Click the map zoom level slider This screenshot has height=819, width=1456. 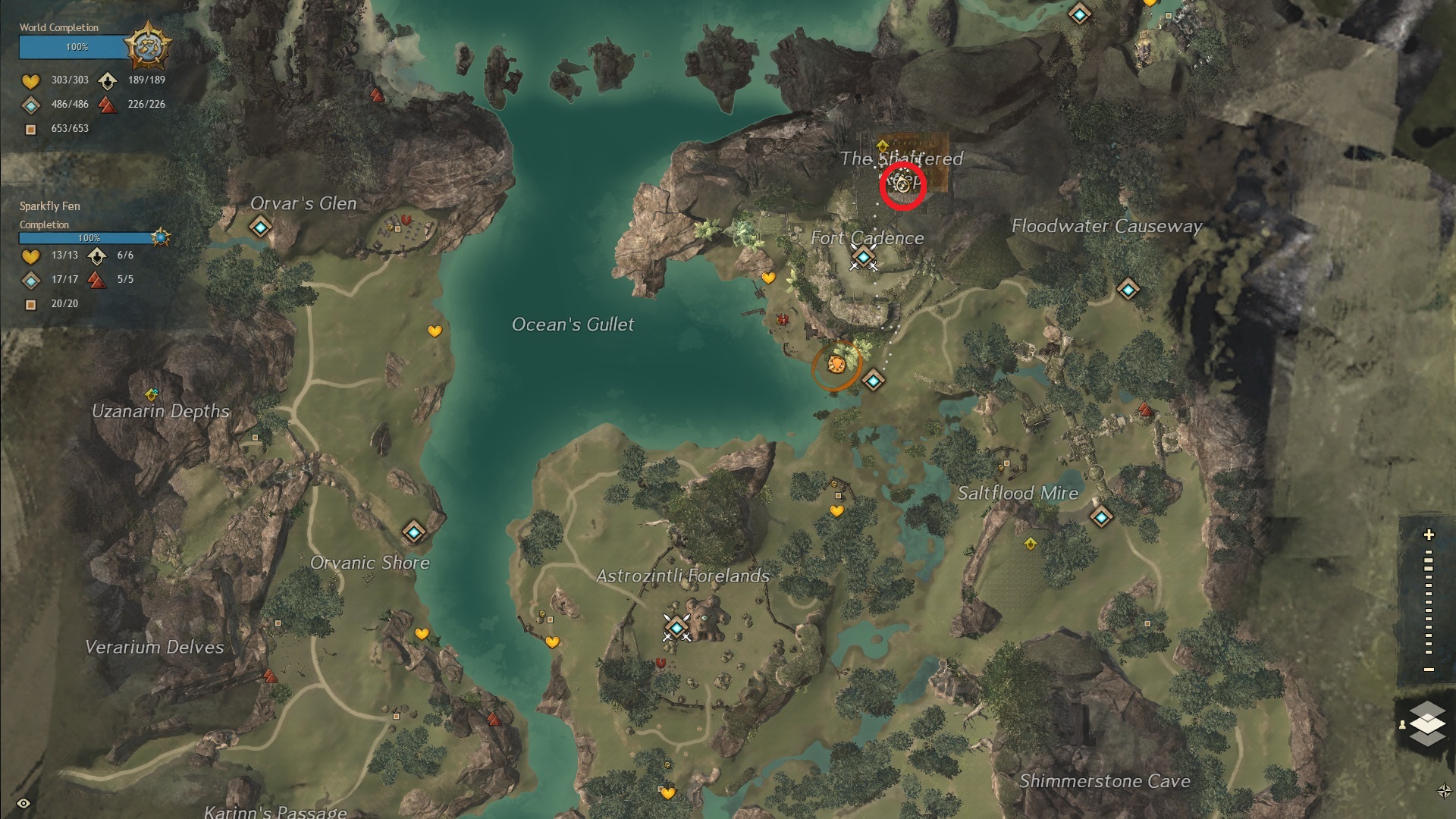pos(1429,603)
